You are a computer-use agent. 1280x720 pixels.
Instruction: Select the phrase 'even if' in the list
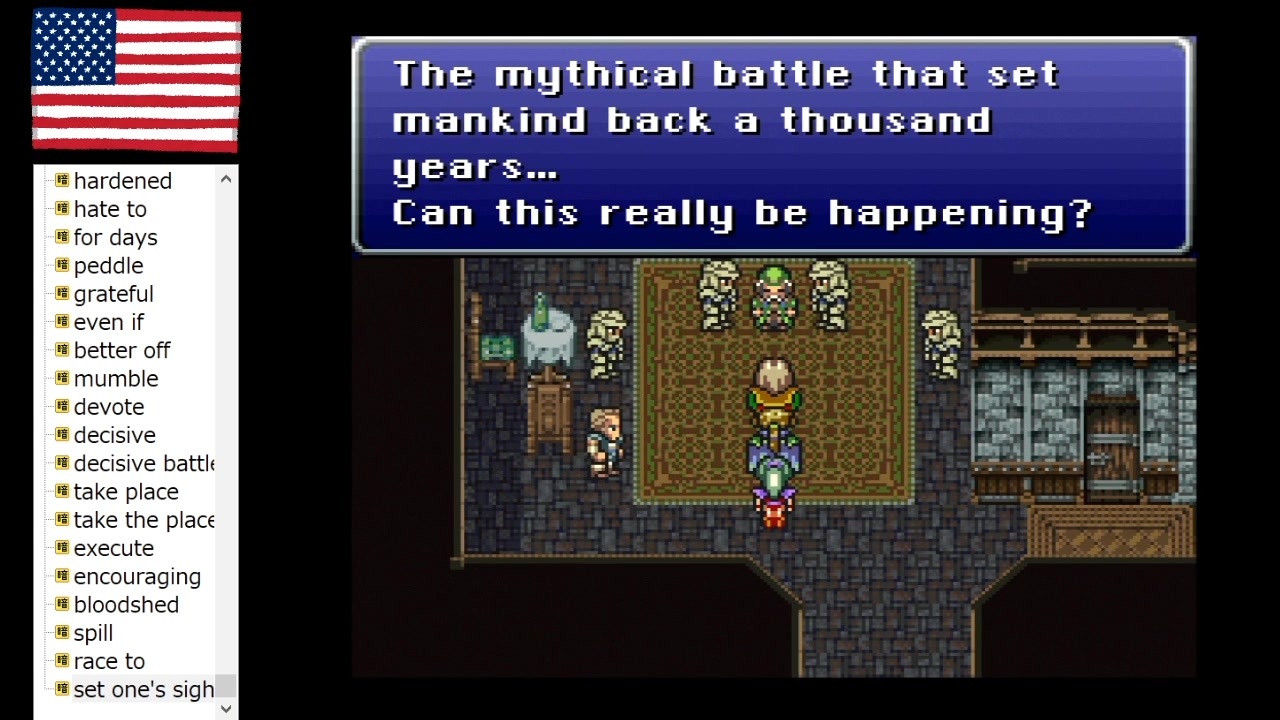(108, 322)
